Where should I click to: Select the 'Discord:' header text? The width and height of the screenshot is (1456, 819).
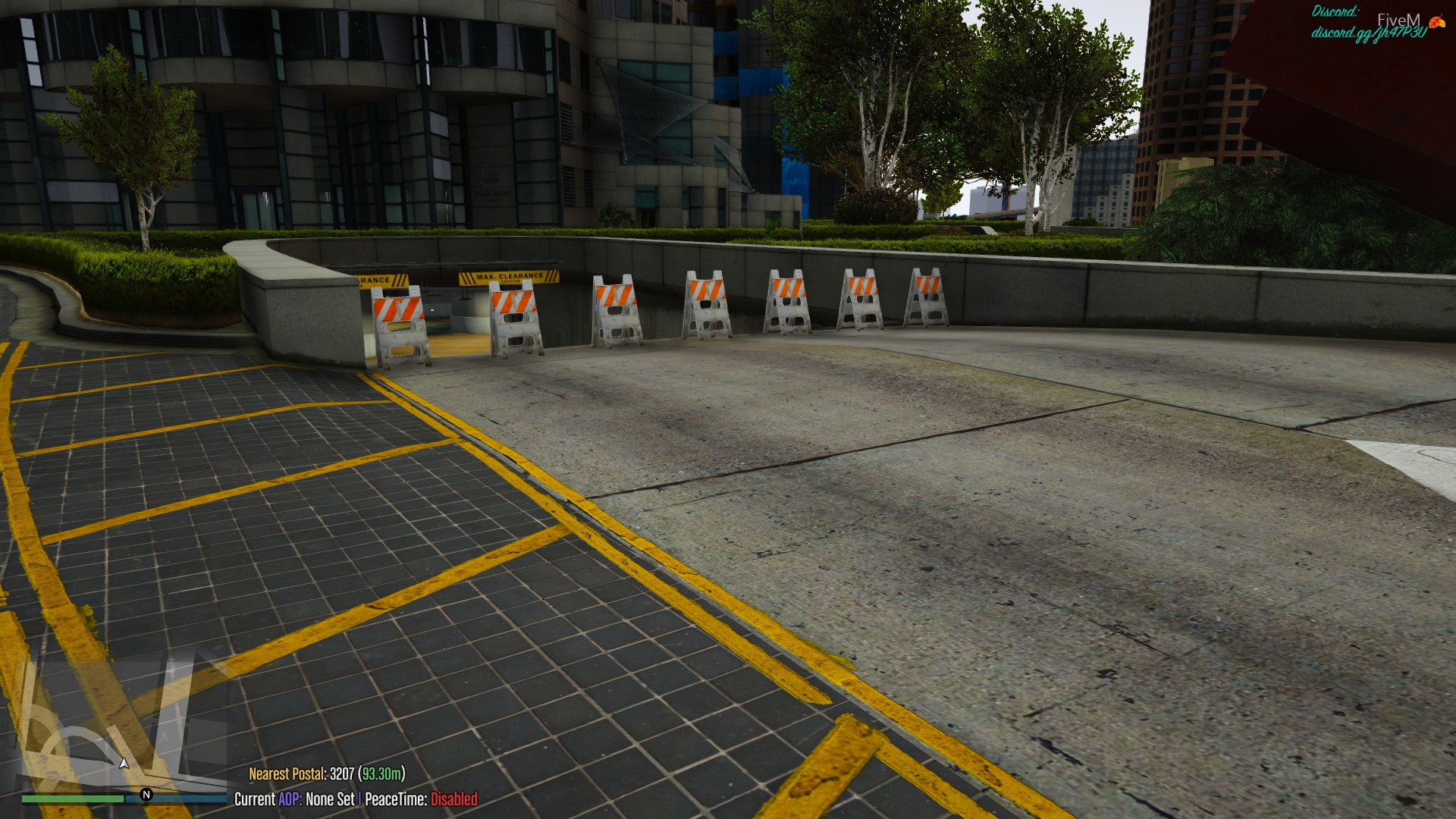click(1336, 11)
